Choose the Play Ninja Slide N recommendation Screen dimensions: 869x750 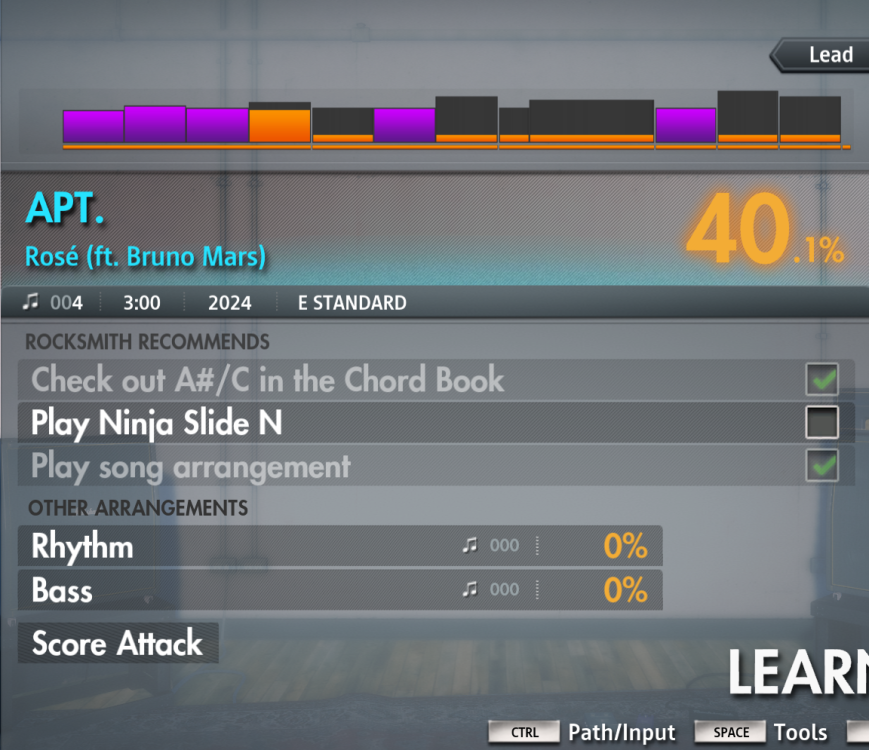click(157, 424)
